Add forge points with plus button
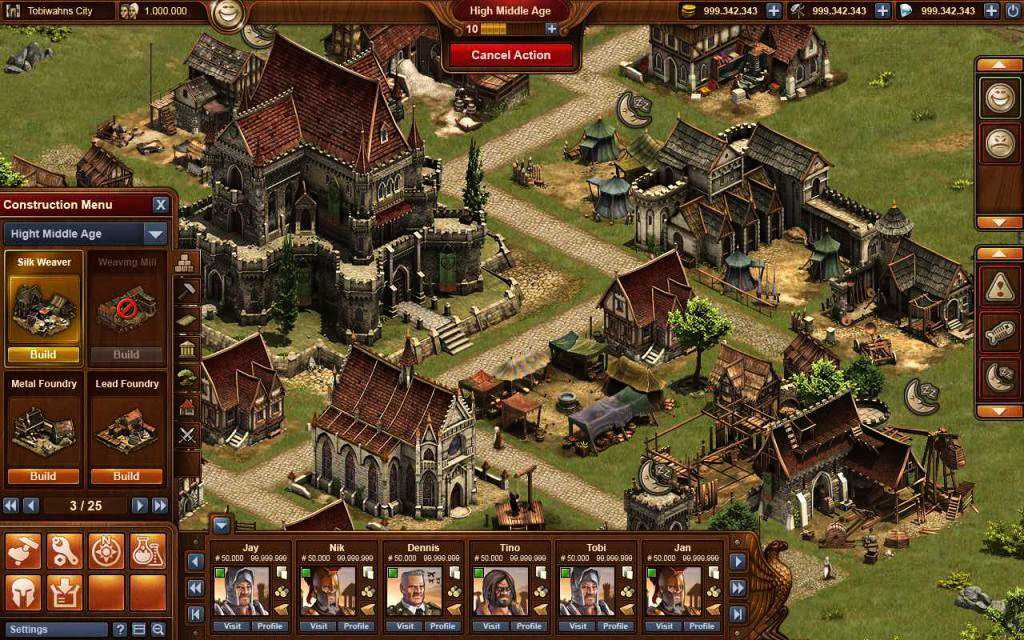This screenshot has height=640, width=1024. click(x=552, y=29)
